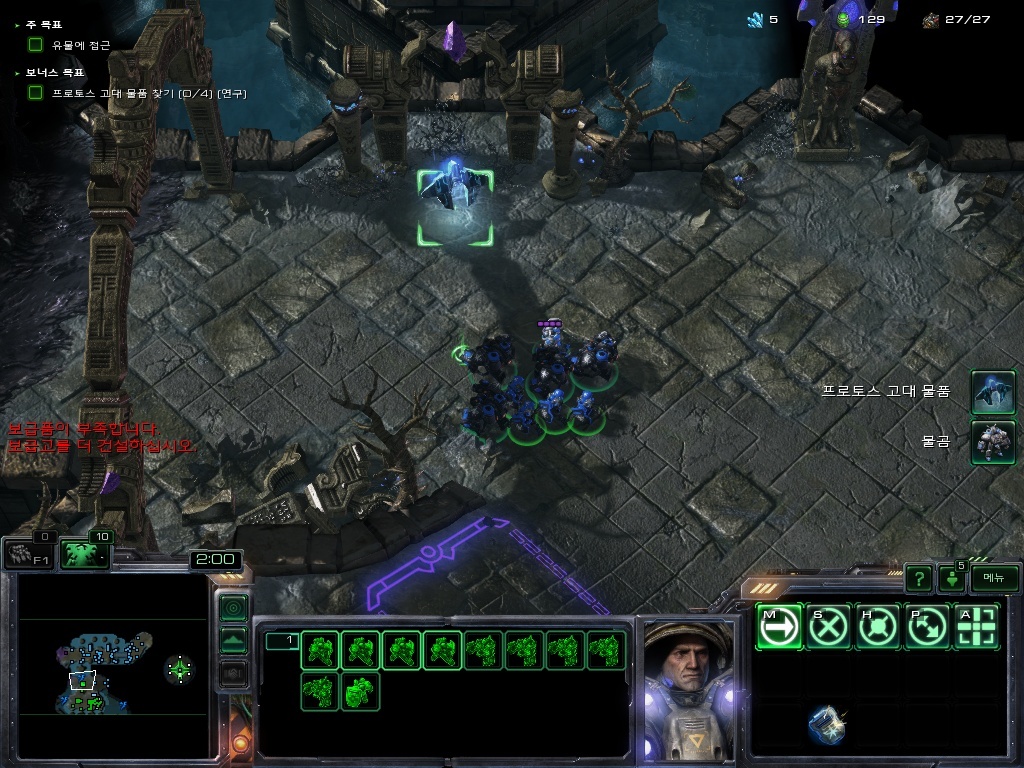Select the Patrol command button
Image resolution: width=1024 pixels, height=768 pixels.
click(927, 627)
